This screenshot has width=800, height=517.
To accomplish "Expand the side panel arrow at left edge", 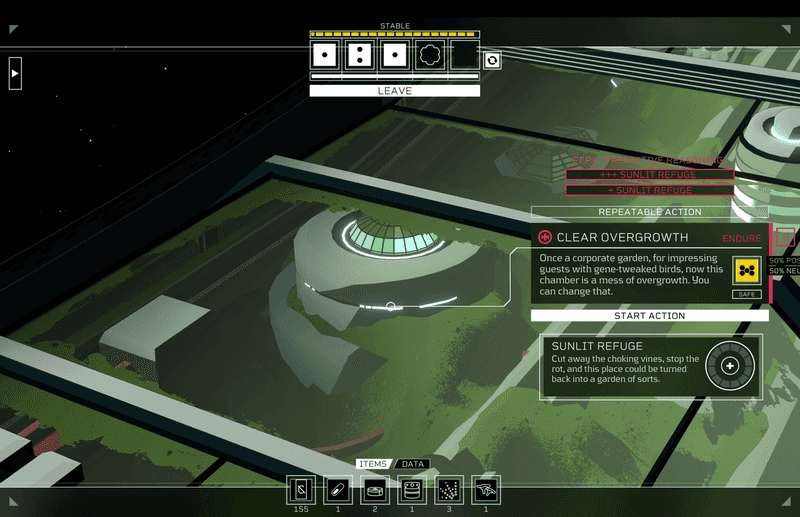I will tap(15, 73).
